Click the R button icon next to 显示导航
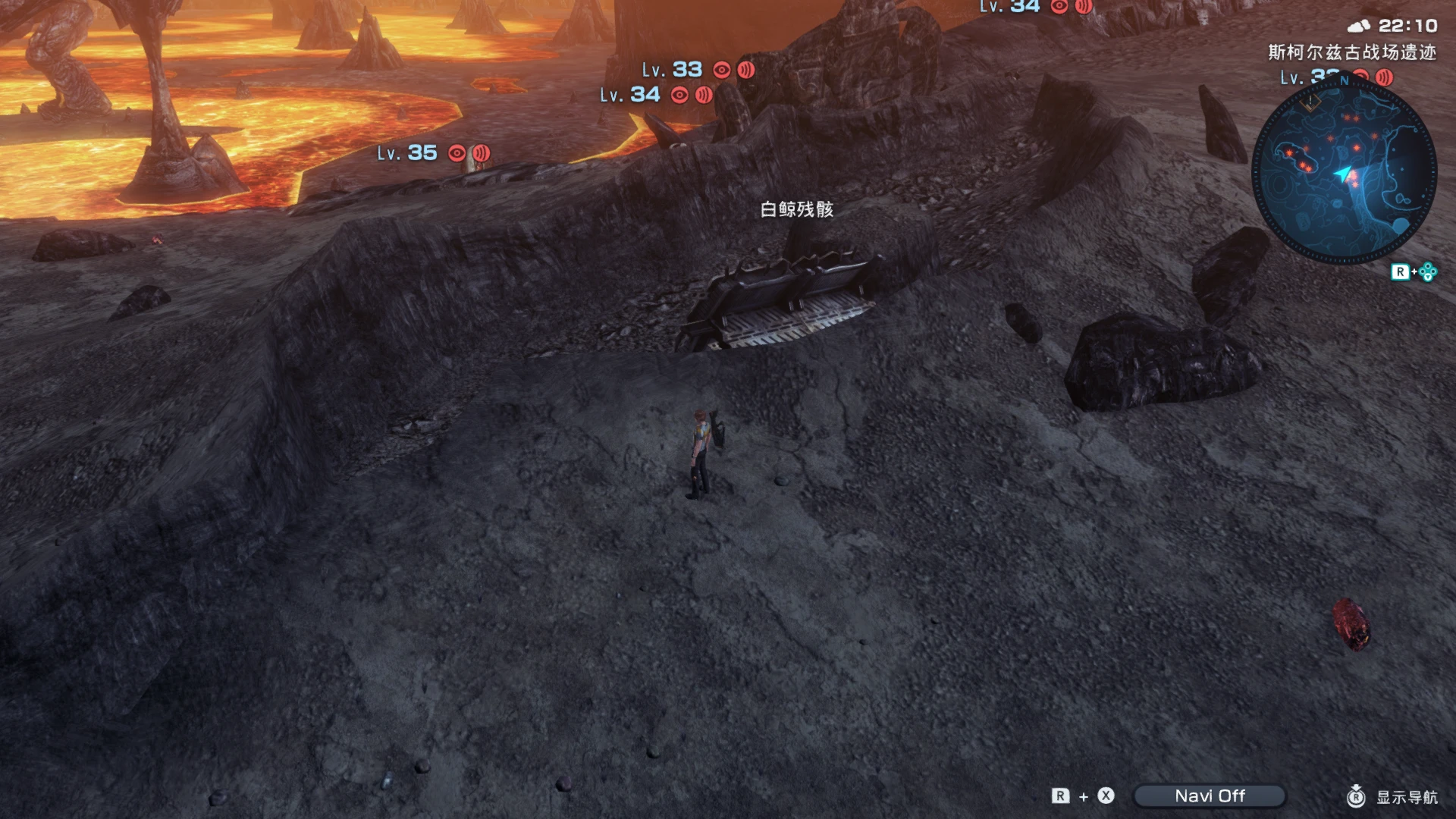1456x819 pixels. click(1356, 798)
